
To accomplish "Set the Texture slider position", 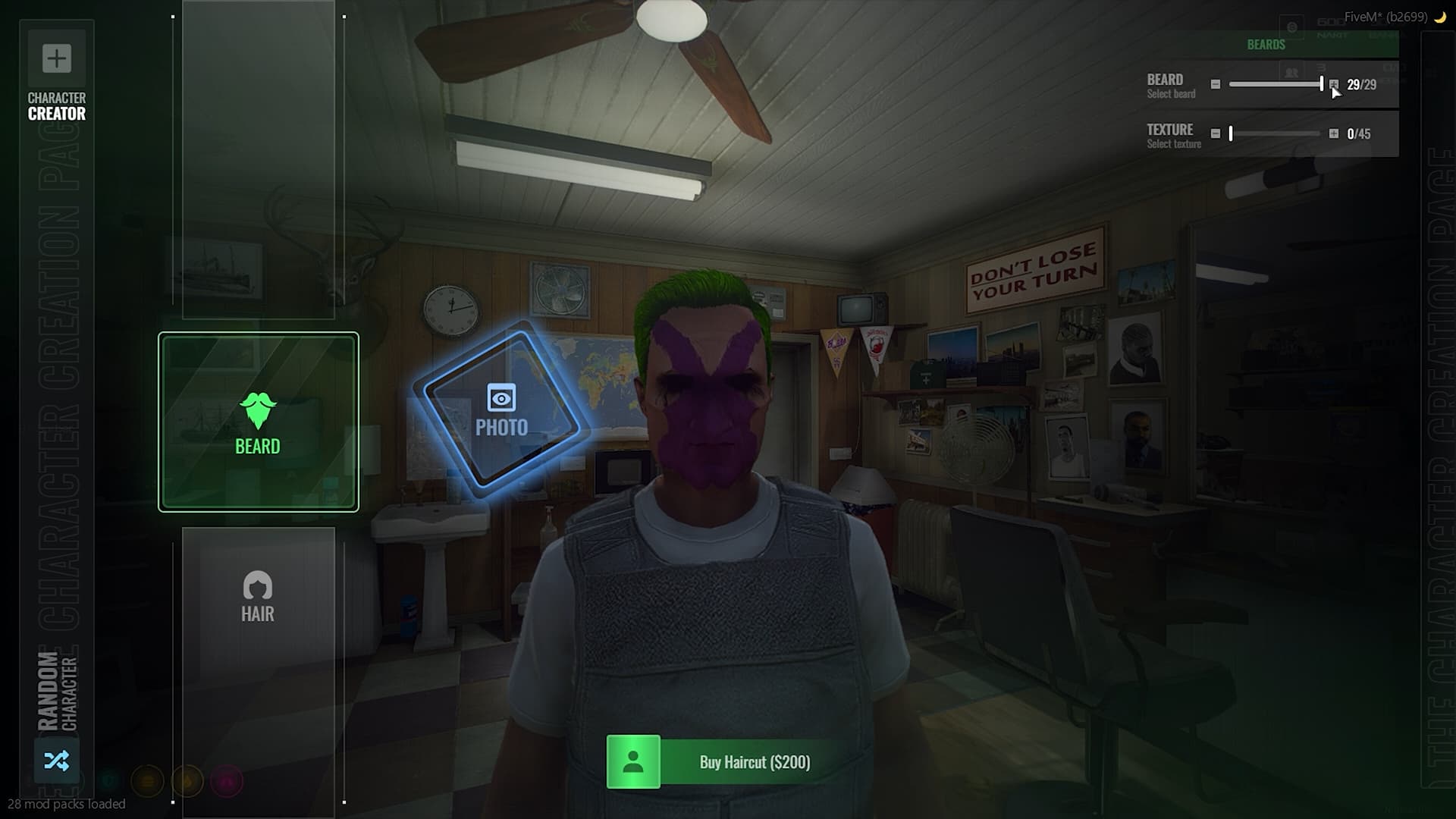I will click(x=1275, y=133).
